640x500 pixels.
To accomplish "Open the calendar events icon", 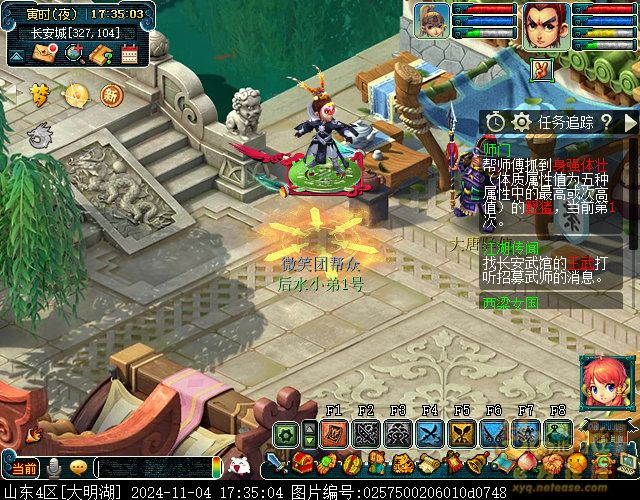I will pos(128,55).
